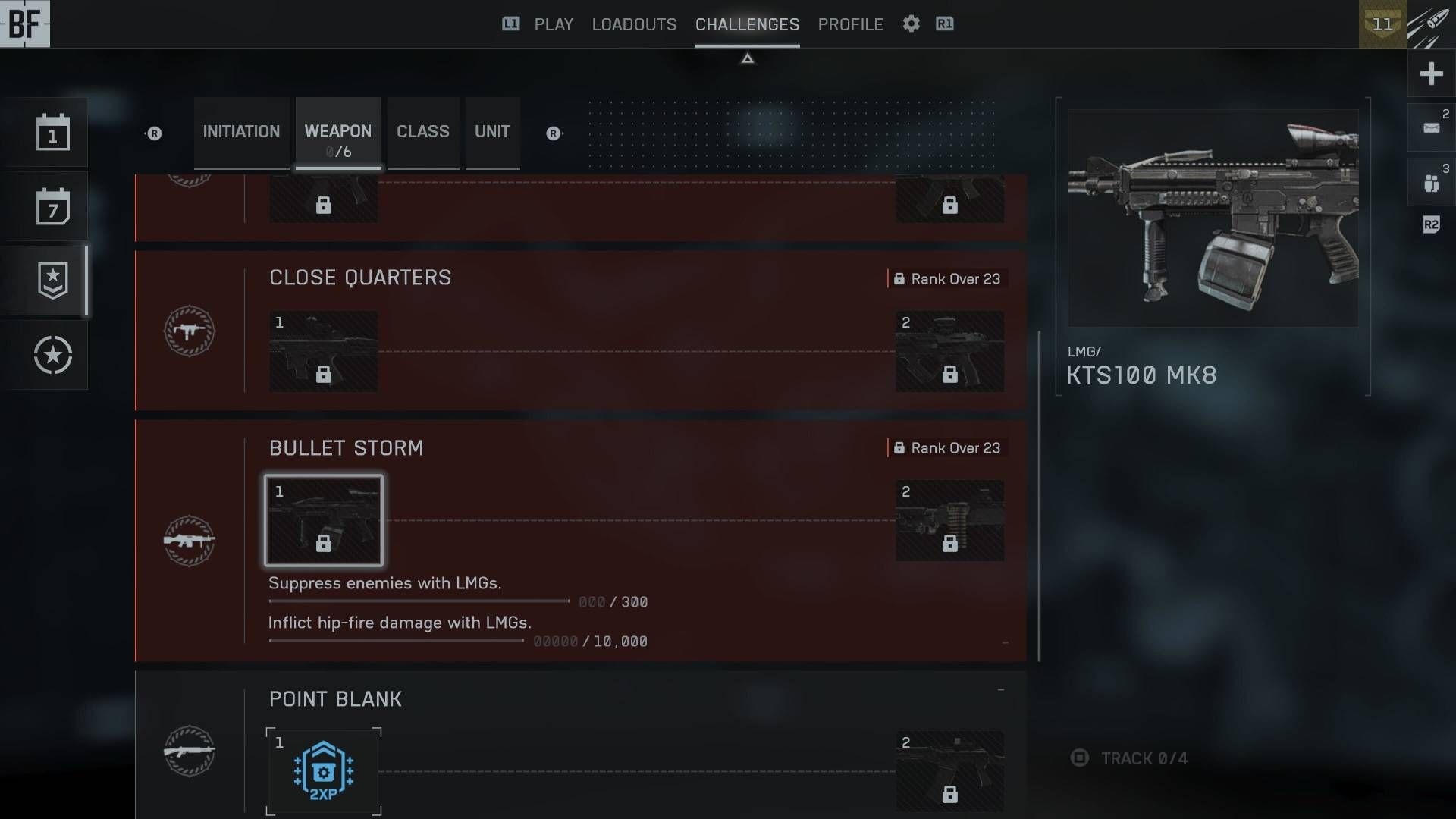Show daily challenges calendar icon

tap(52, 133)
